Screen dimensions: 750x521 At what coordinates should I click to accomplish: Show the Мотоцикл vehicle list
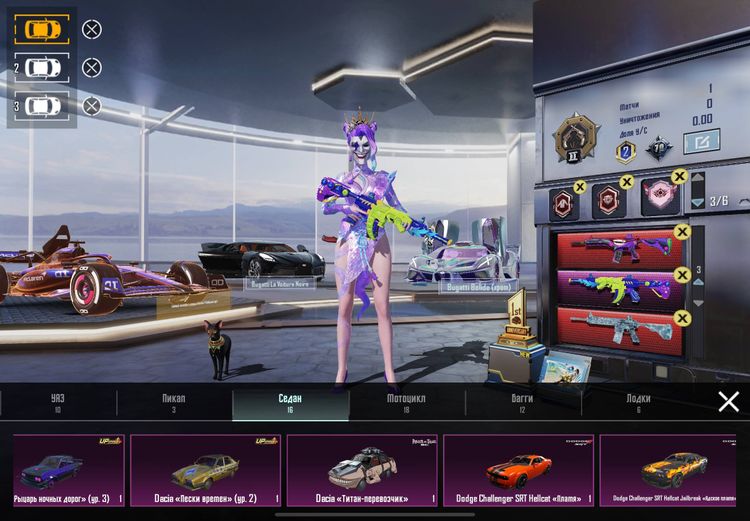[406, 403]
